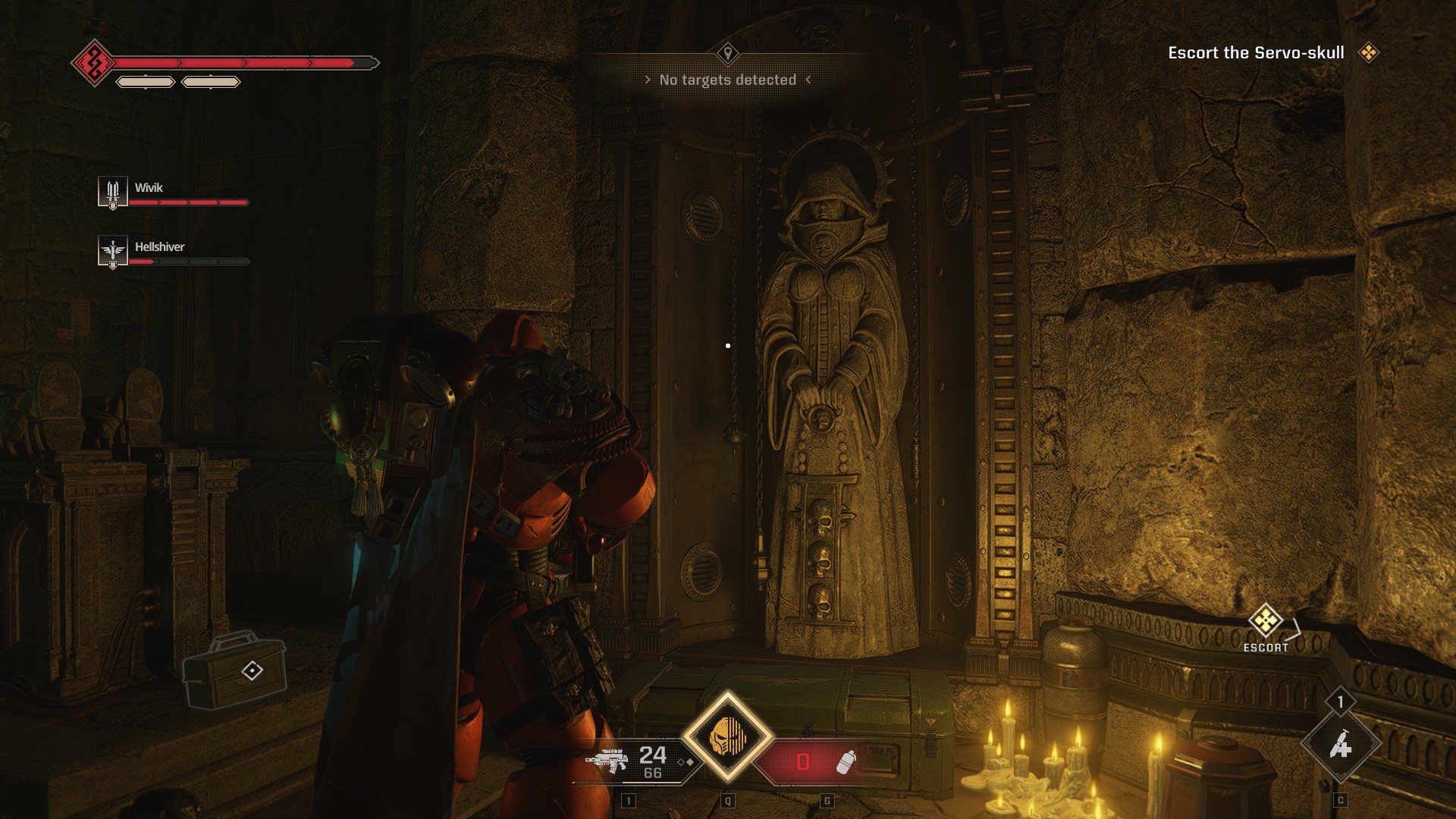Use the stimm injector item slot
The width and height of the screenshot is (1456, 819).
coord(1340,745)
